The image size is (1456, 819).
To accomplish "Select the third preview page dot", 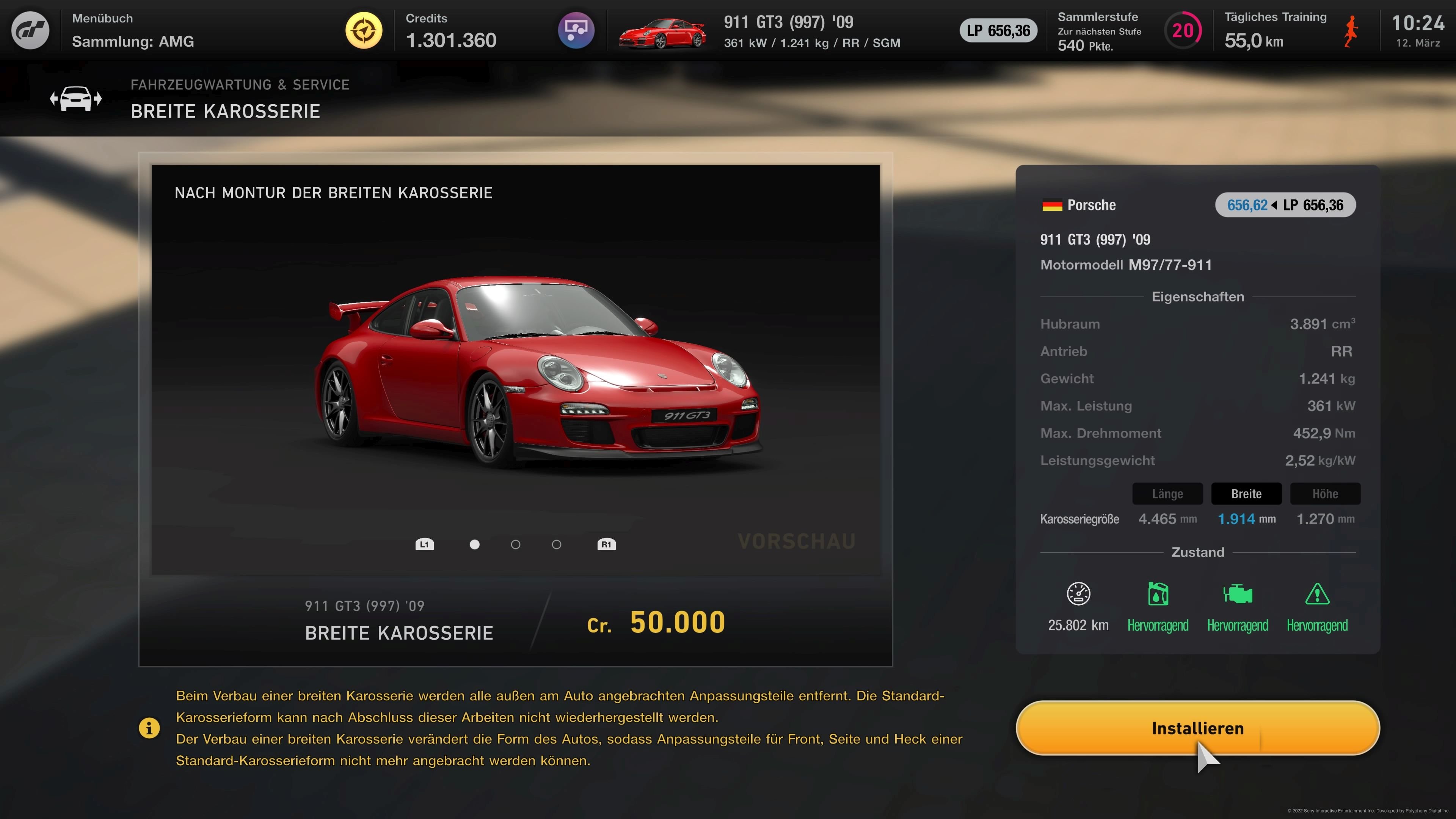I will [x=557, y=544].
